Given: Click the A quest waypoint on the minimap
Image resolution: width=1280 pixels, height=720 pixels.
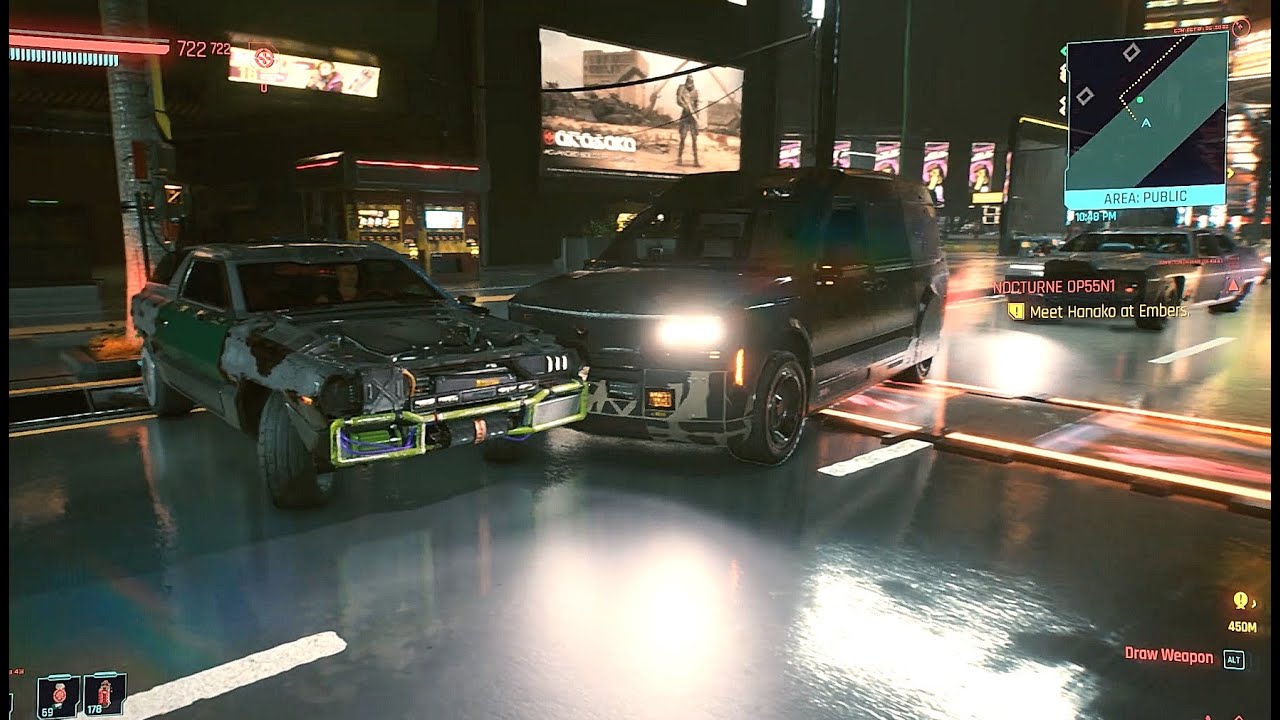Looking at the screenshot, I should coord(1146,123).
